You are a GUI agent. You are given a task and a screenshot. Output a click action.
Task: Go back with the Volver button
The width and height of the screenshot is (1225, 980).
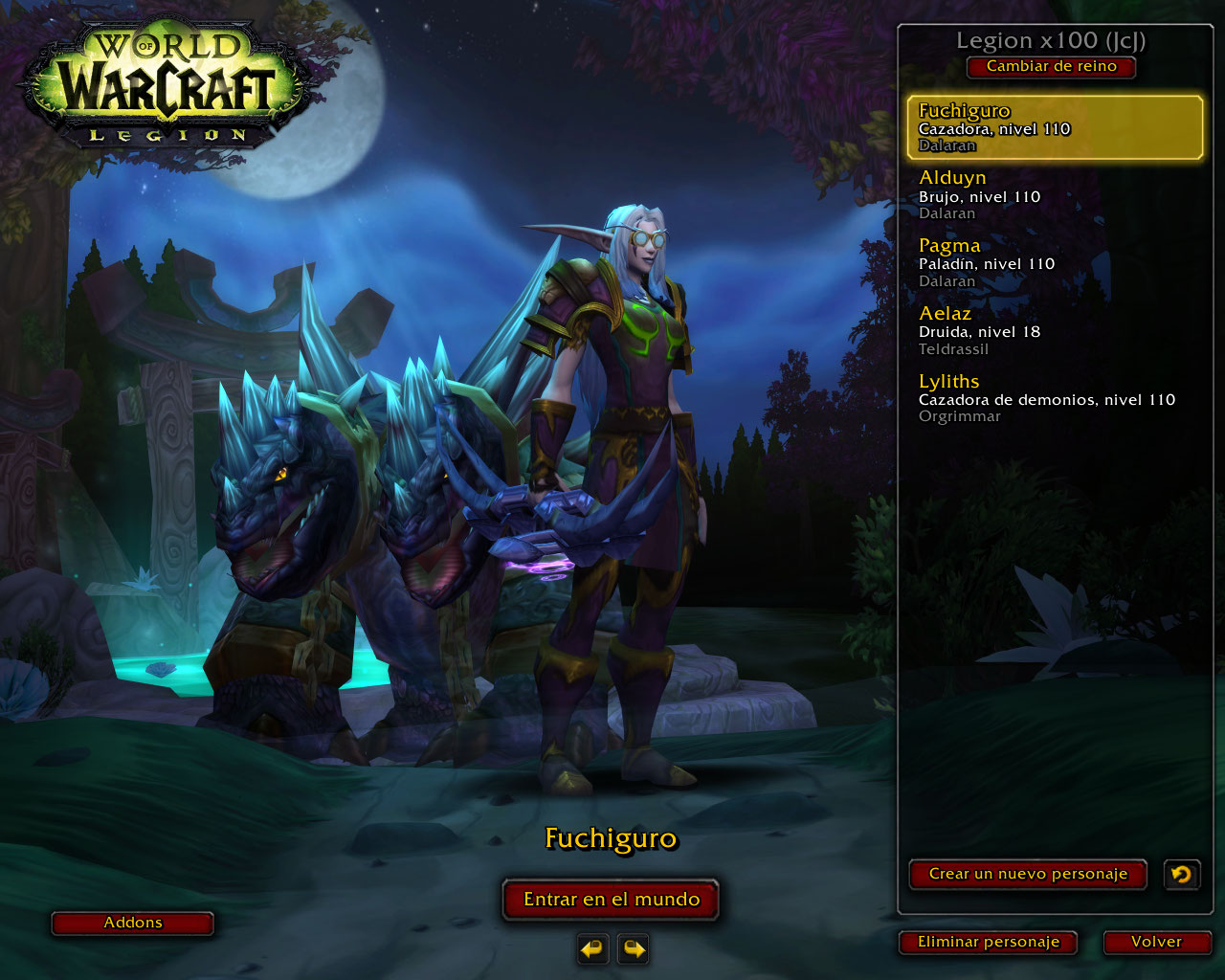tap(1156, 942)
